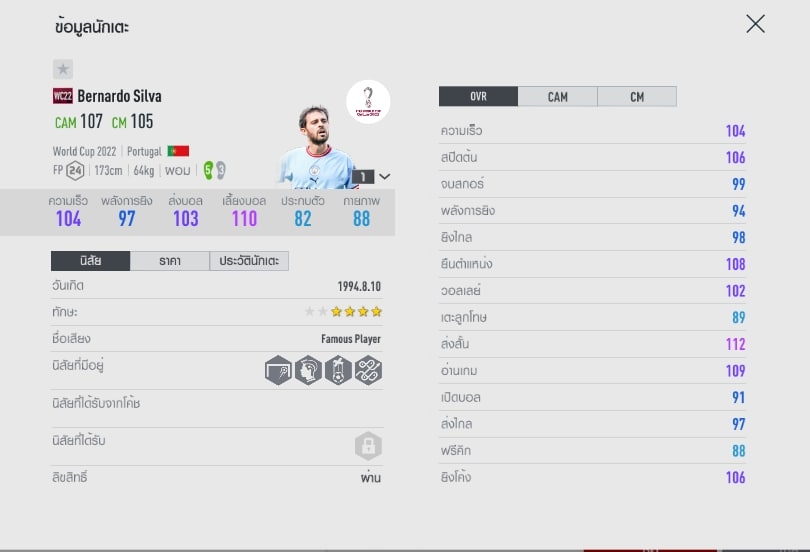This screenshot has width=810, height=552.
Task: Open the นิสัย traits tab
Action: point(90,261)
